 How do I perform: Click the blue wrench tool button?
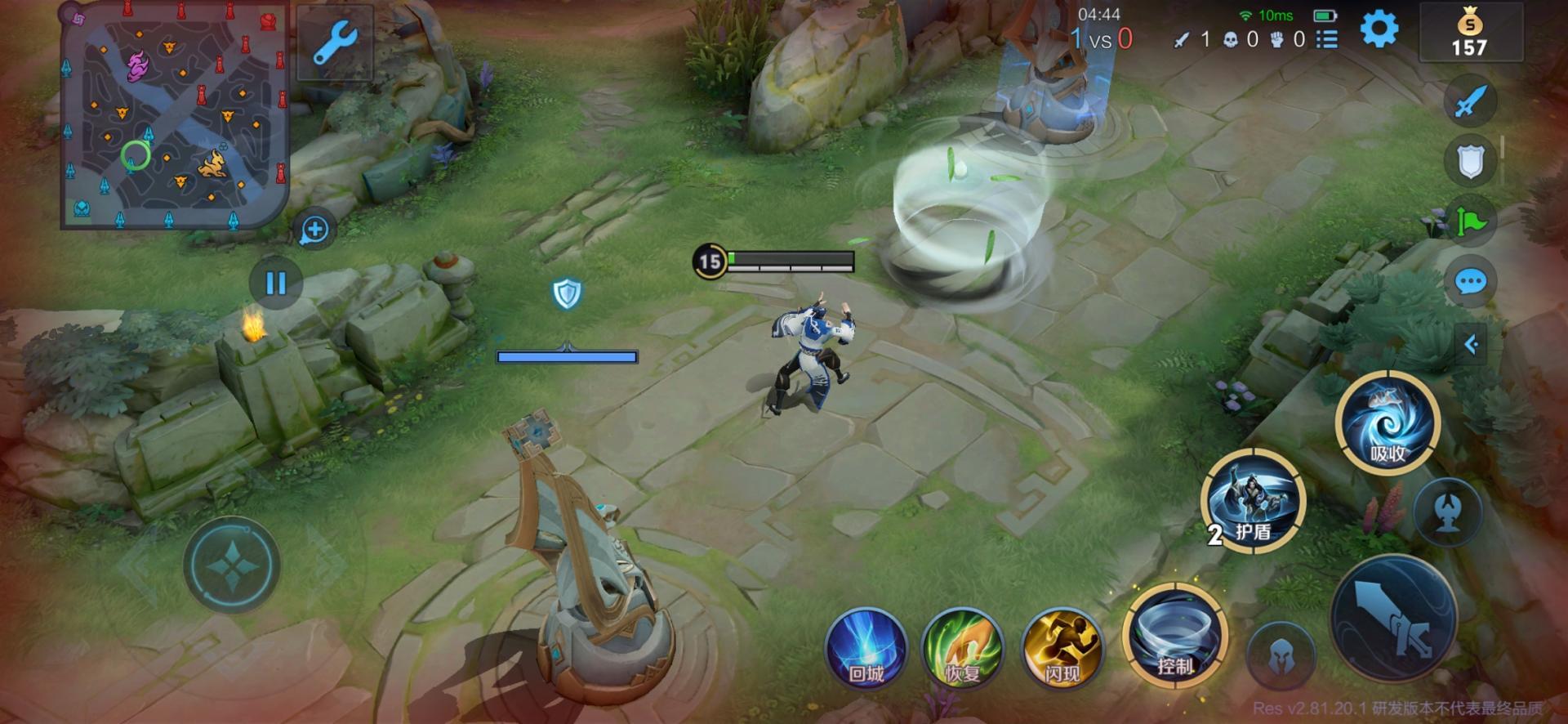pos(335,42)
